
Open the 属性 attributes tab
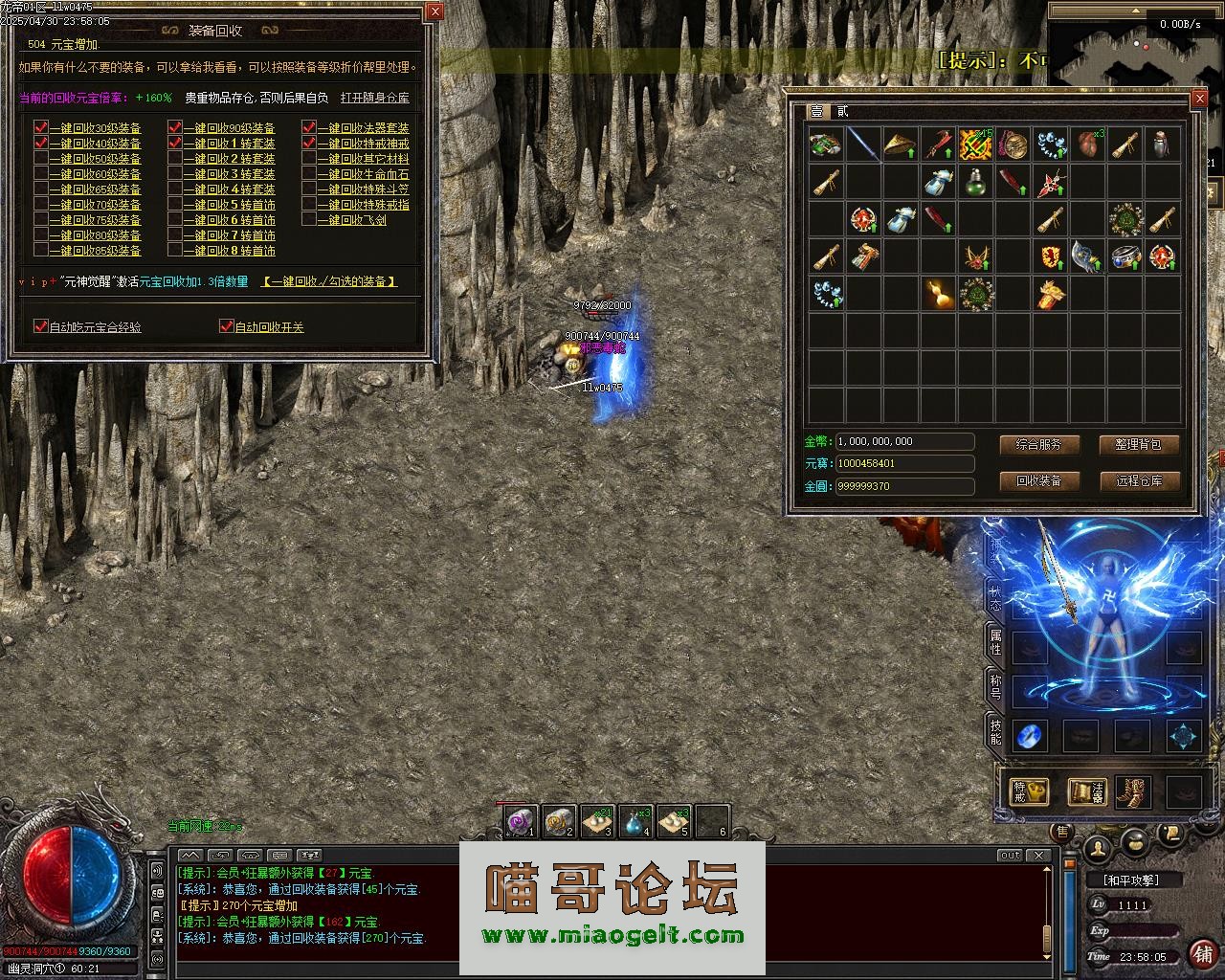coord(995,642)
